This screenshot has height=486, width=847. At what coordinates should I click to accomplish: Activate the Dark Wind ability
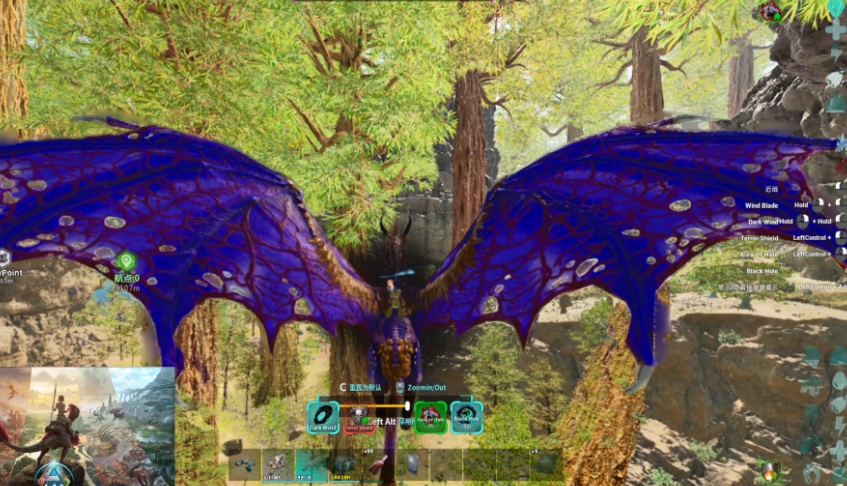tap(323, 415)
